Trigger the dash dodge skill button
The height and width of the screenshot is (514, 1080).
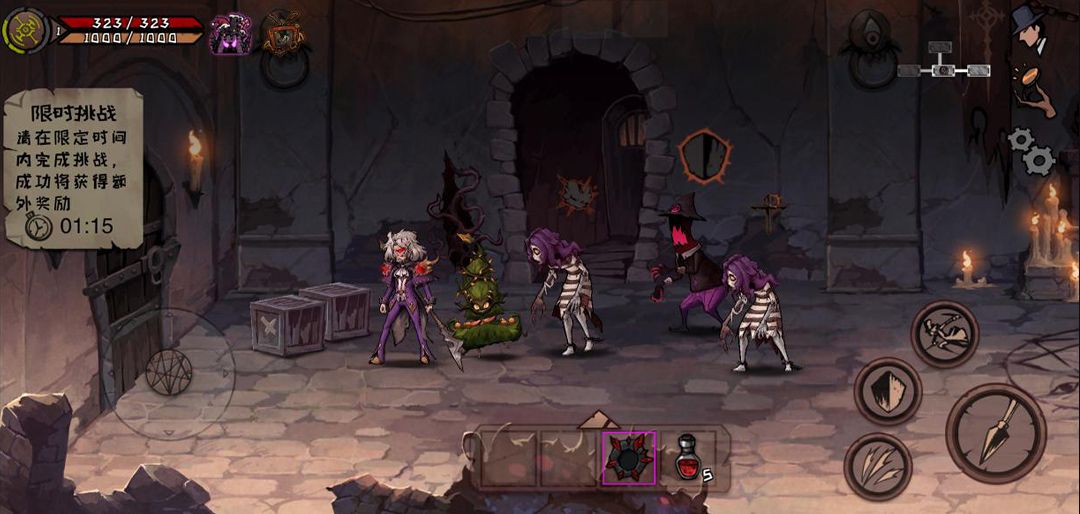click(x=944, y=334)
